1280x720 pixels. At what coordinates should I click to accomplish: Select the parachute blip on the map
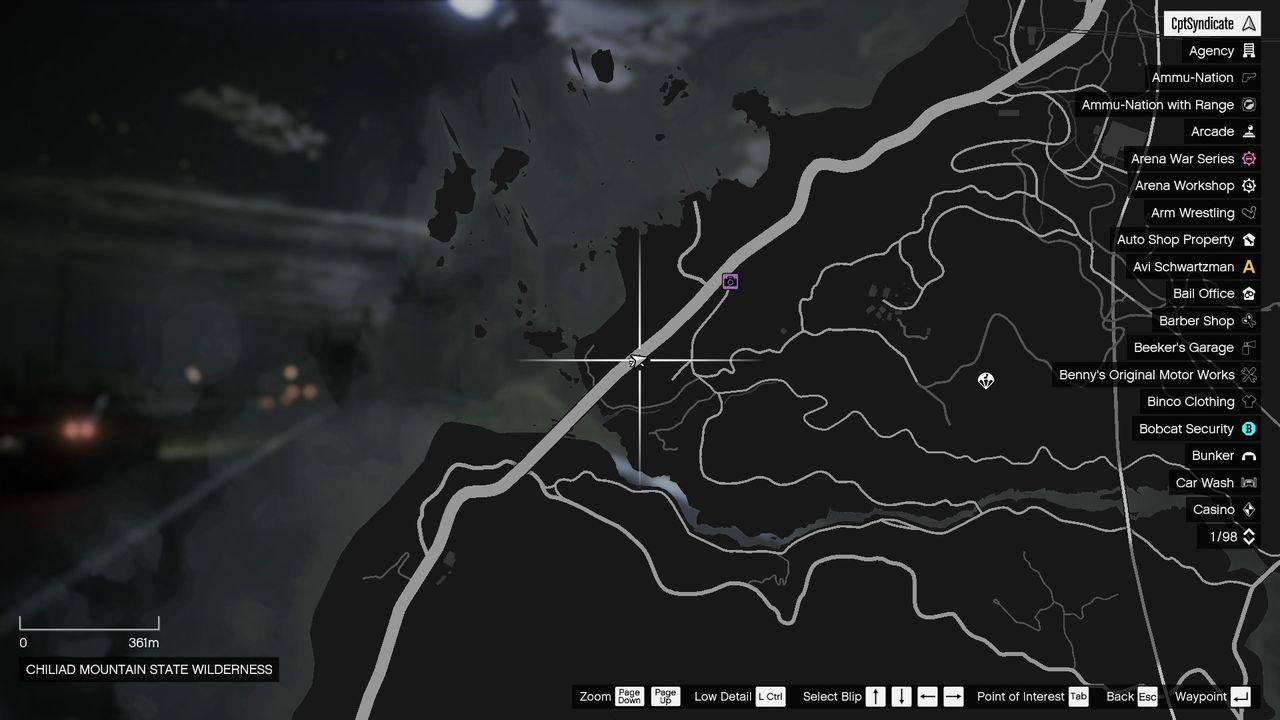pyautogui.click(x=985, y=381)
